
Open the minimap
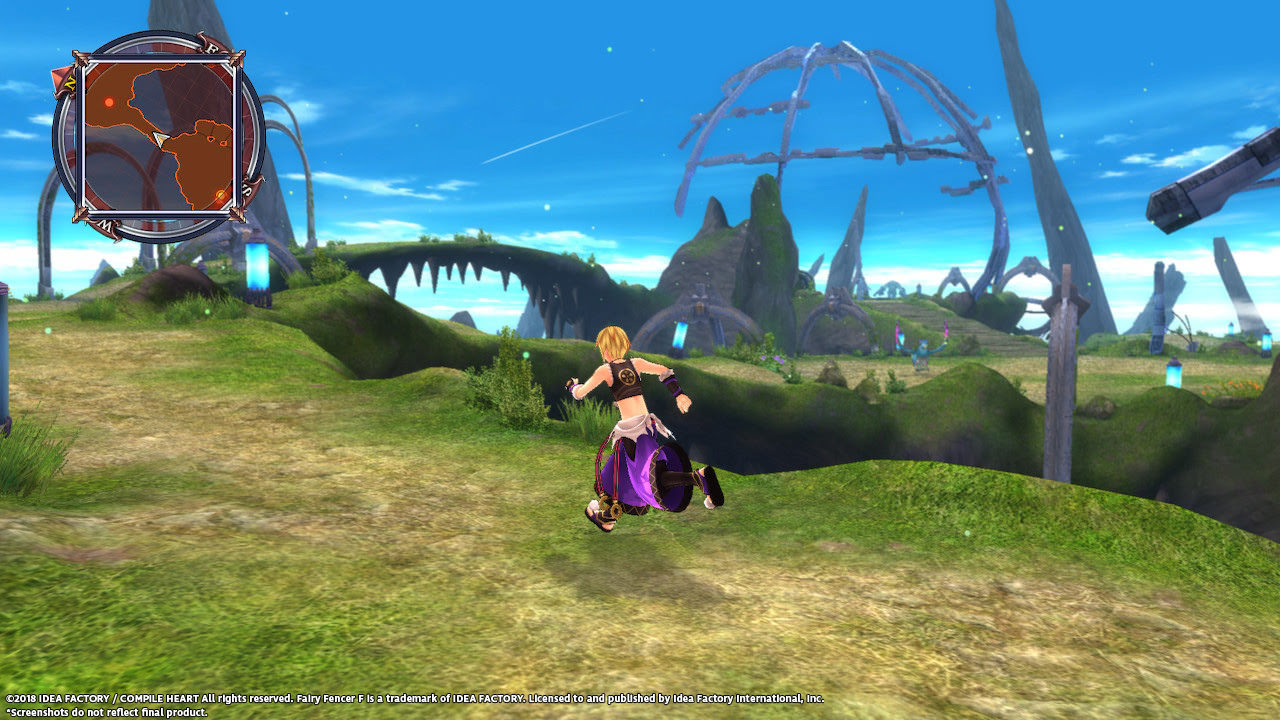[158, 137]
